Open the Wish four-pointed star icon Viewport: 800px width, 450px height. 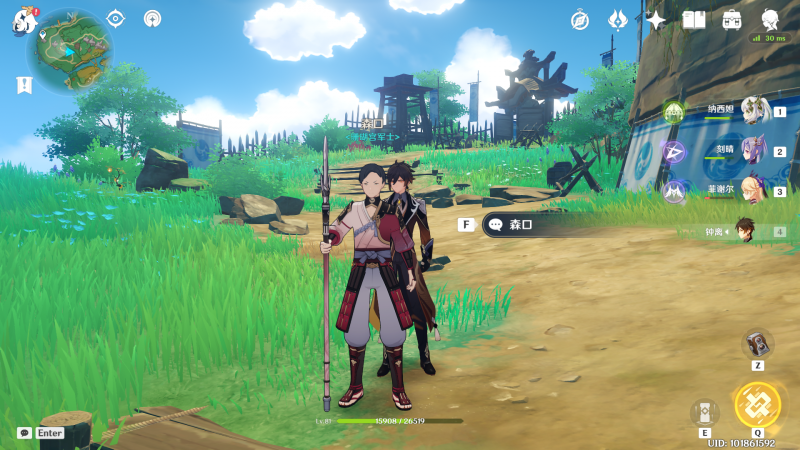[x=656, y=20]
